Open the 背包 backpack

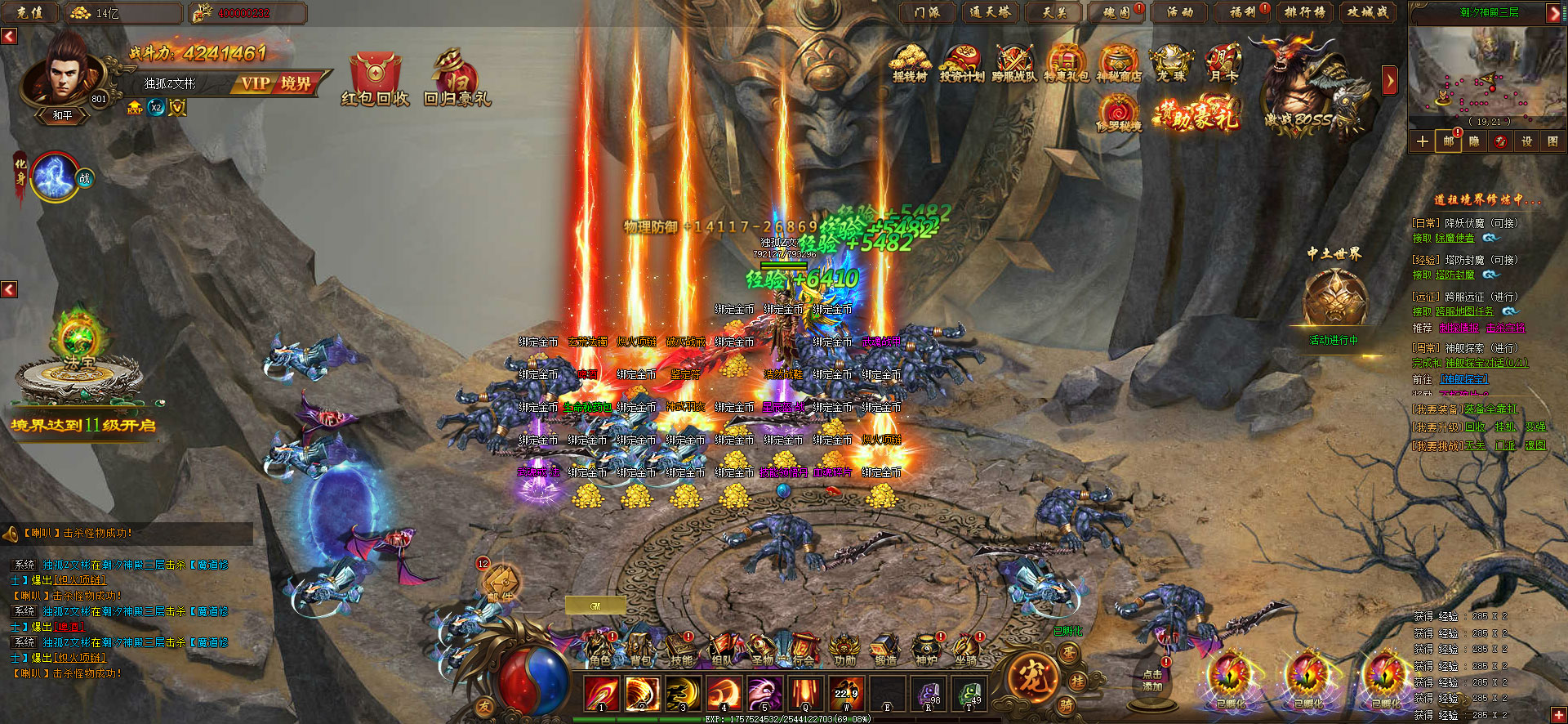(x=641, y=650)
